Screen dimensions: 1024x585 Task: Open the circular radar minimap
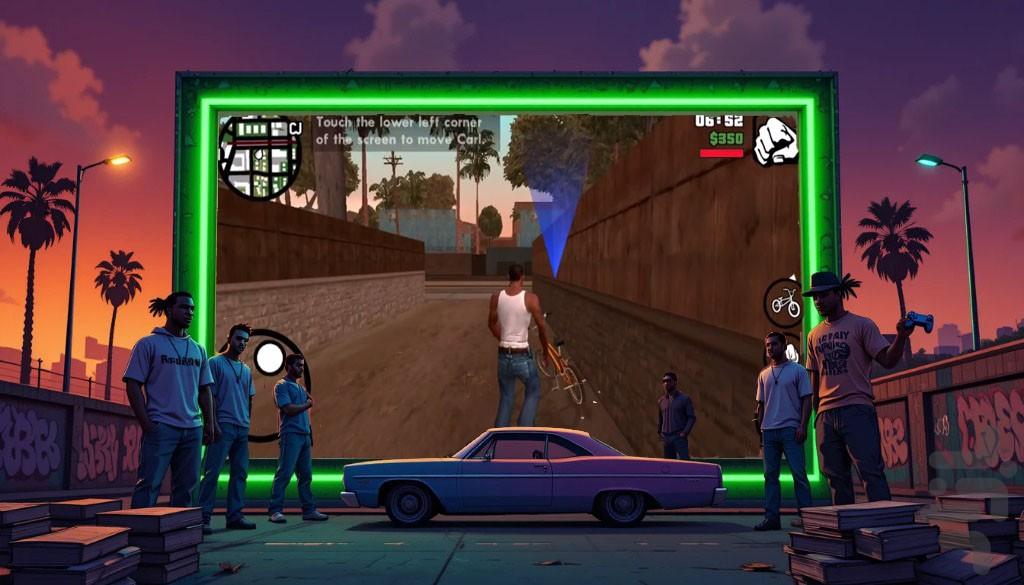260,157
